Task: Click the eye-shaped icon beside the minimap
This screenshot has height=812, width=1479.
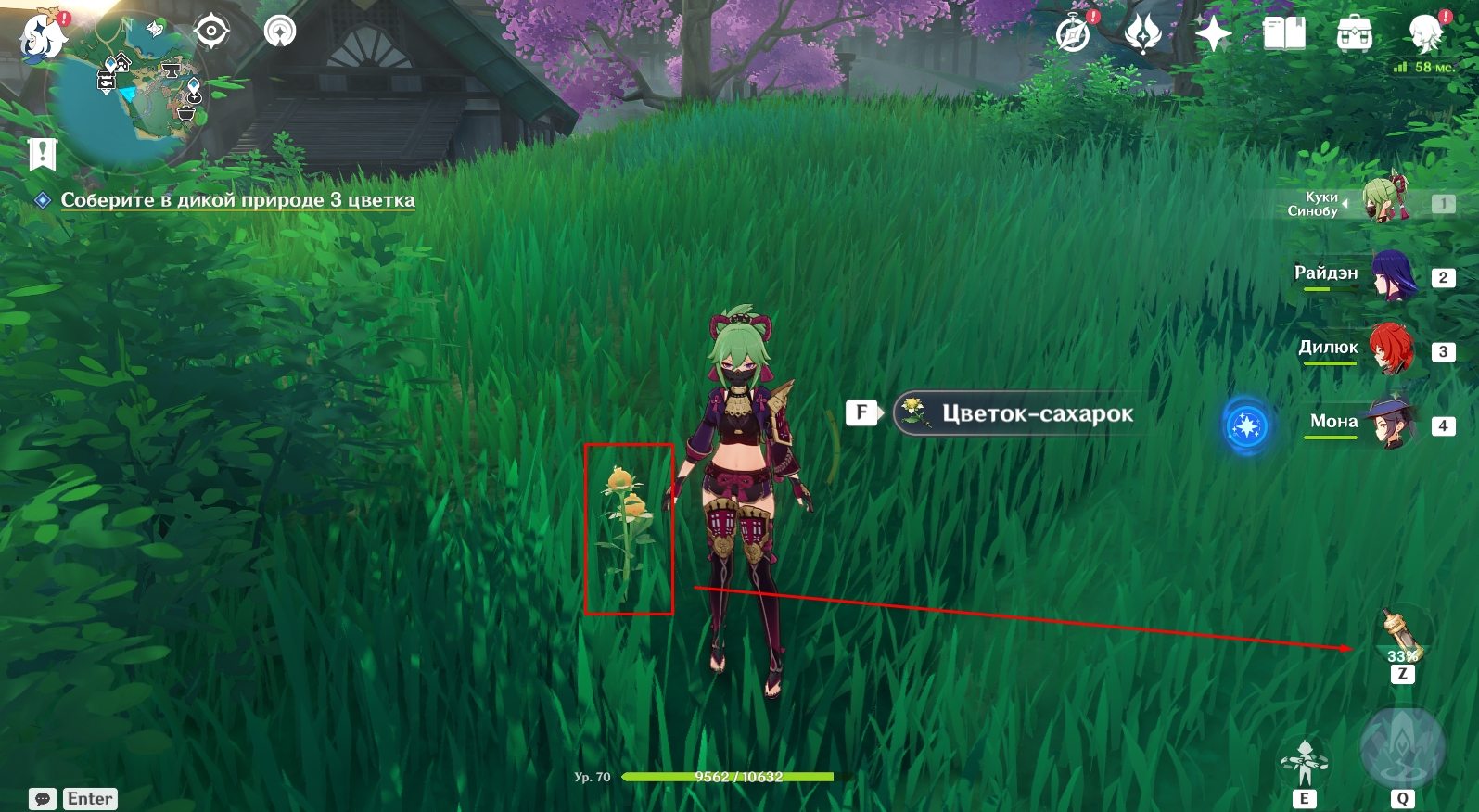Action: (211, 32)
